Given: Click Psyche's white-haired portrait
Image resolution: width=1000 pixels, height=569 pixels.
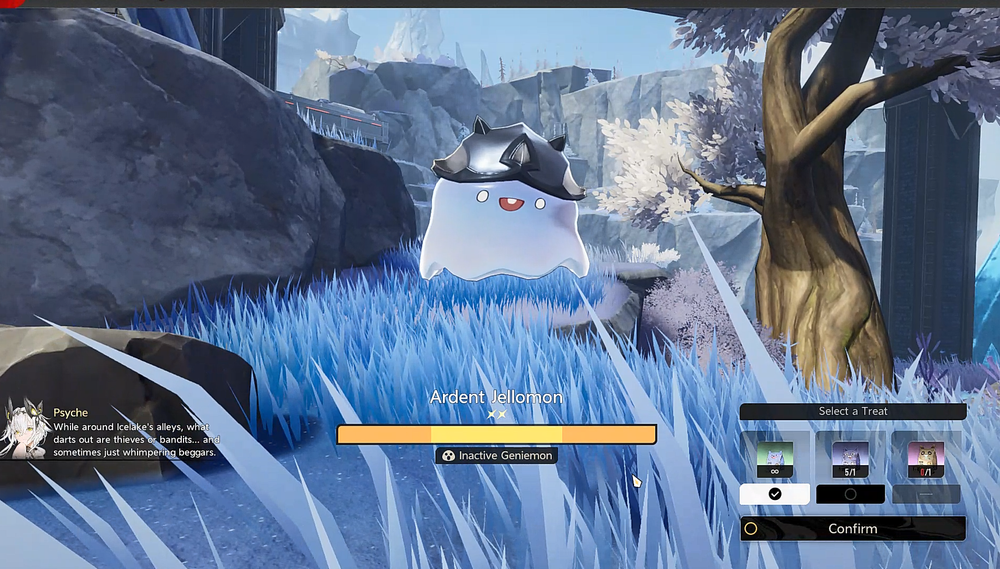Looking at the screenshot, I should tap(25, 429).
